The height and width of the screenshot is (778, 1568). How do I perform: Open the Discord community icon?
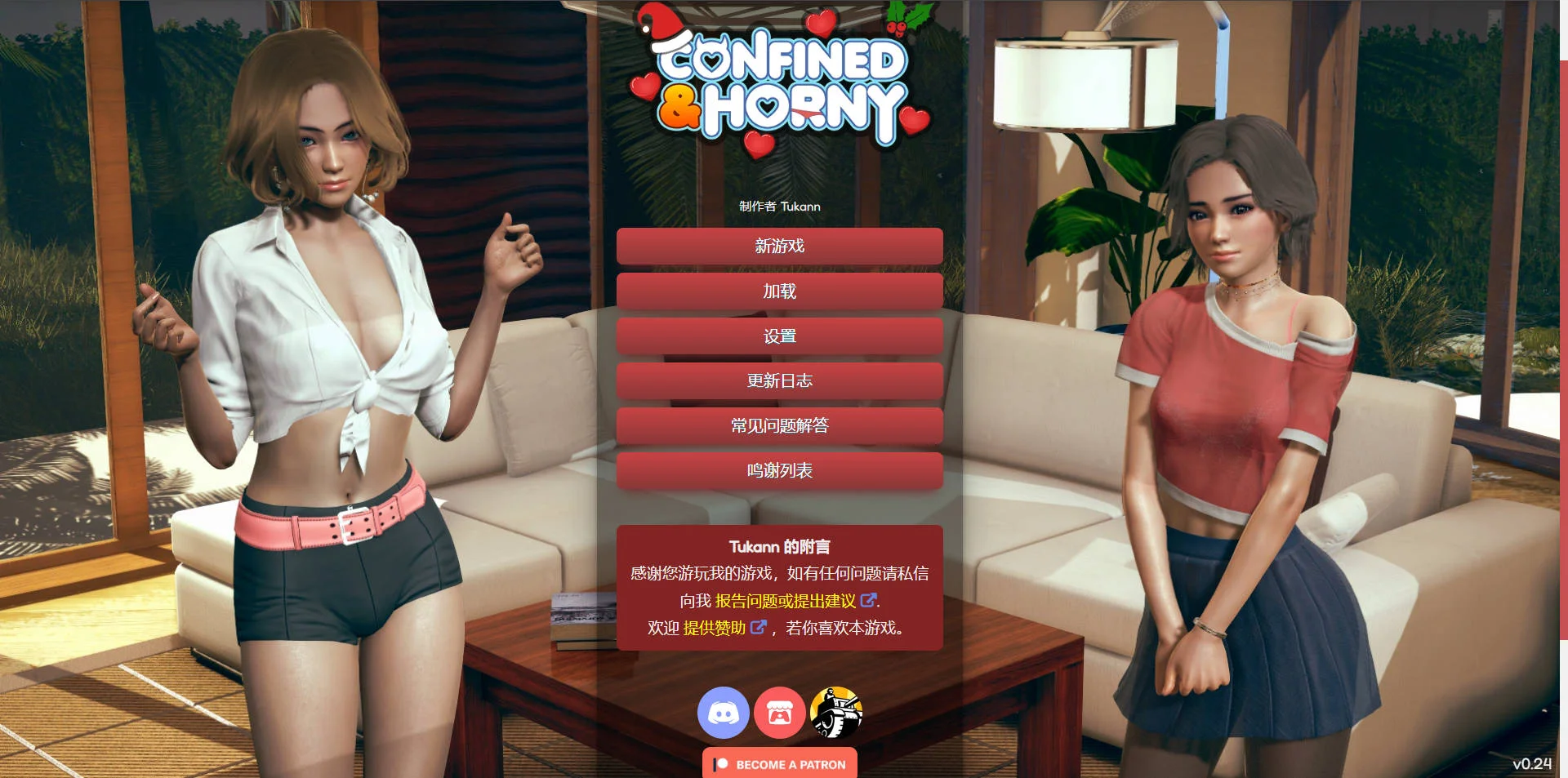pos(722,713)
